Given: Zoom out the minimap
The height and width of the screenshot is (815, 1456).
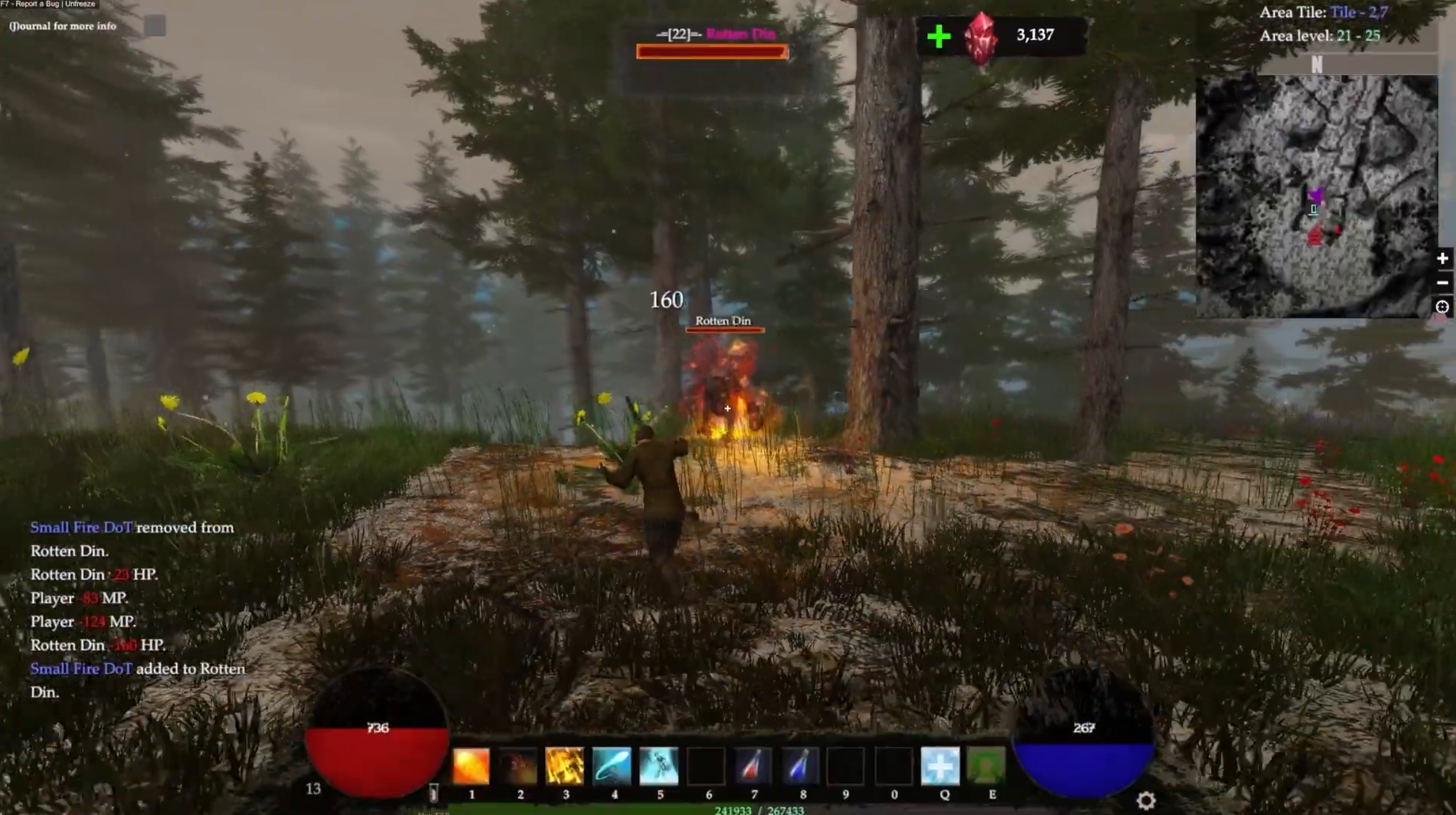Looking at the screenshot, I should pos(1442,282).
